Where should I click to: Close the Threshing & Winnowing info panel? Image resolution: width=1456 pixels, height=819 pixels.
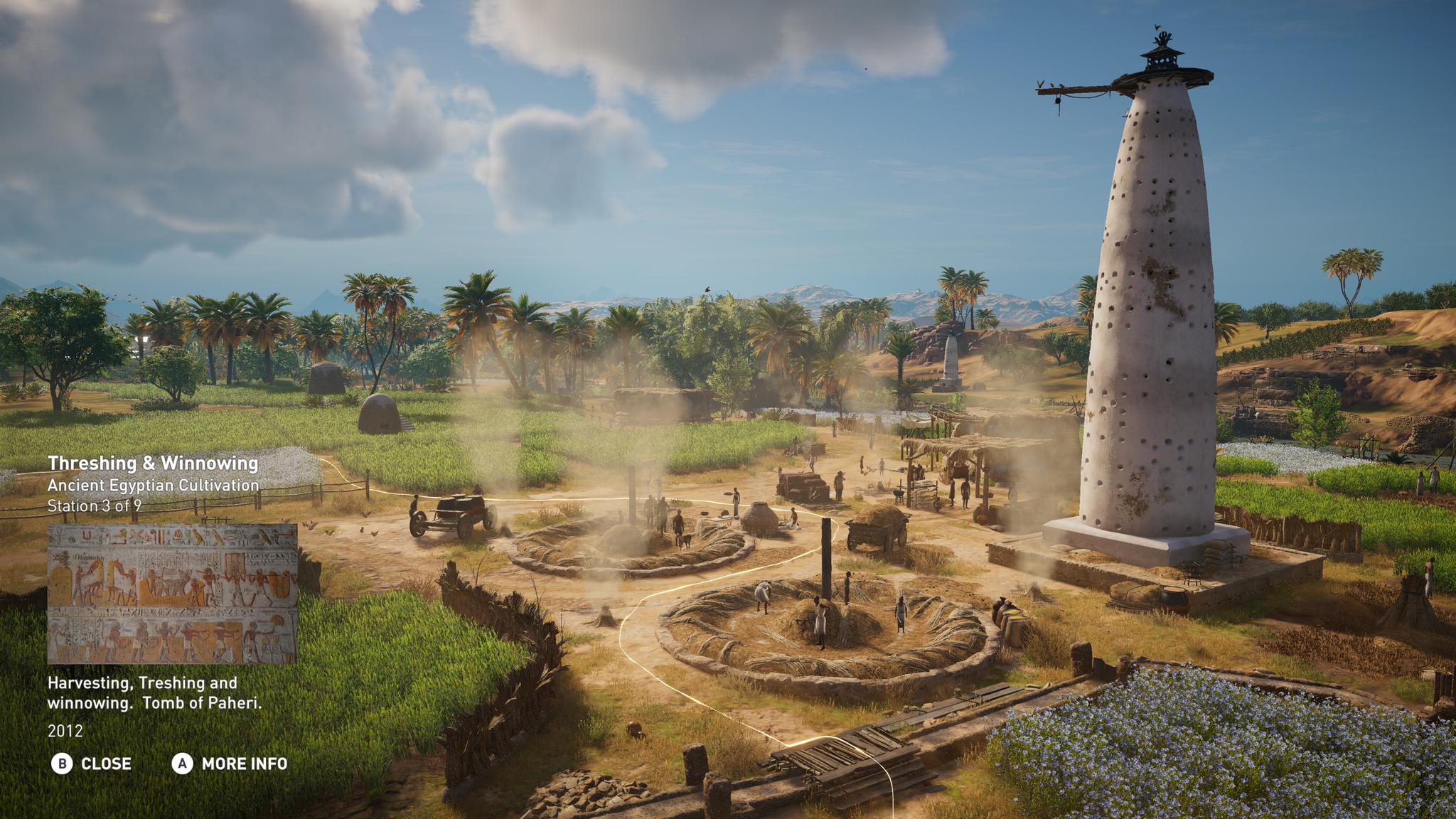click(x=92, y=764)
